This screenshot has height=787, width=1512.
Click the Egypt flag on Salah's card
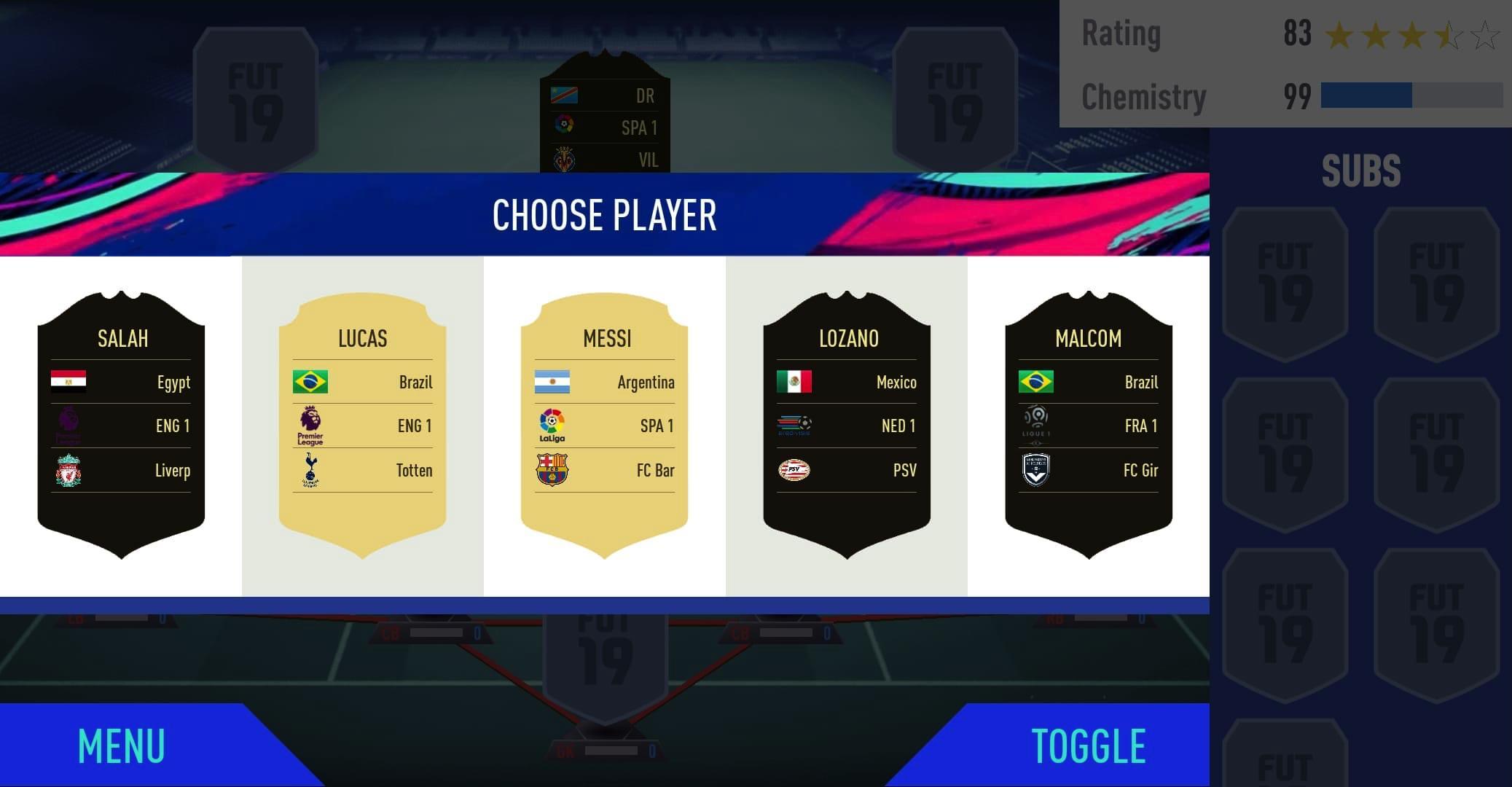pos(68,382)
